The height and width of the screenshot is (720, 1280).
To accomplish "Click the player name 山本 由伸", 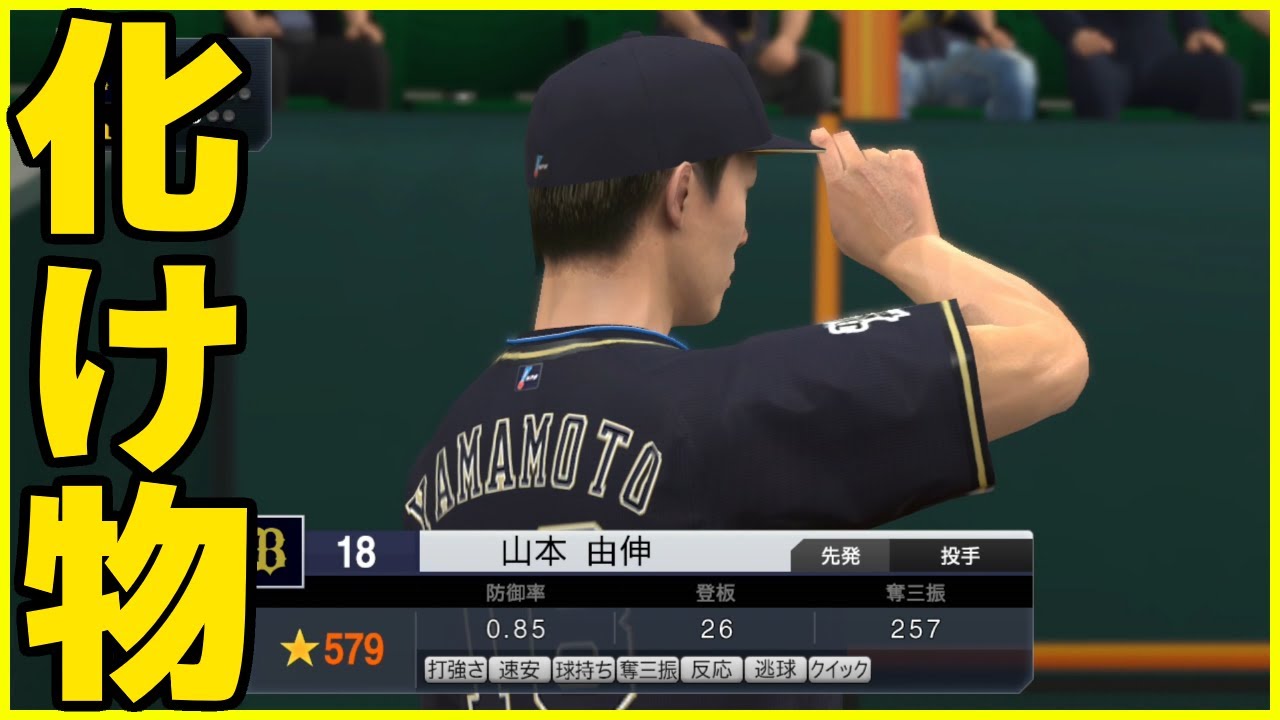I will click(x=575, y=552).
